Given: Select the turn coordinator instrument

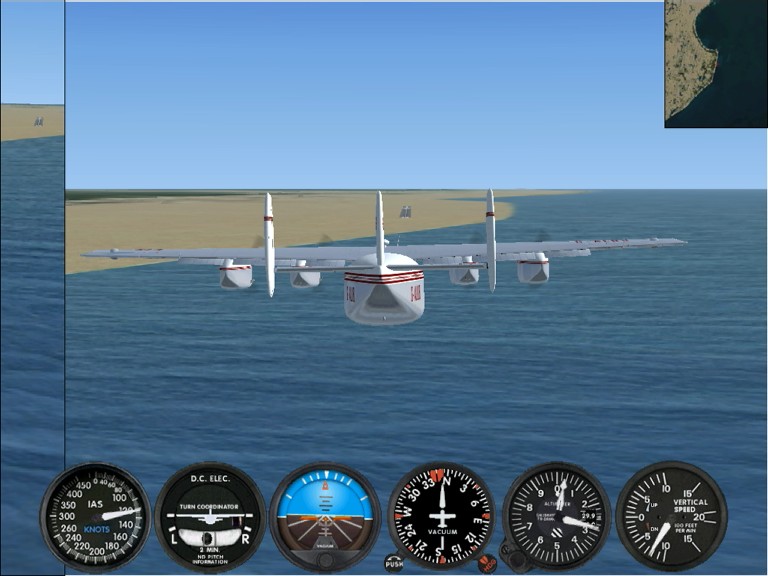Looking at the screenshot, I should click(x=210, y=516).
